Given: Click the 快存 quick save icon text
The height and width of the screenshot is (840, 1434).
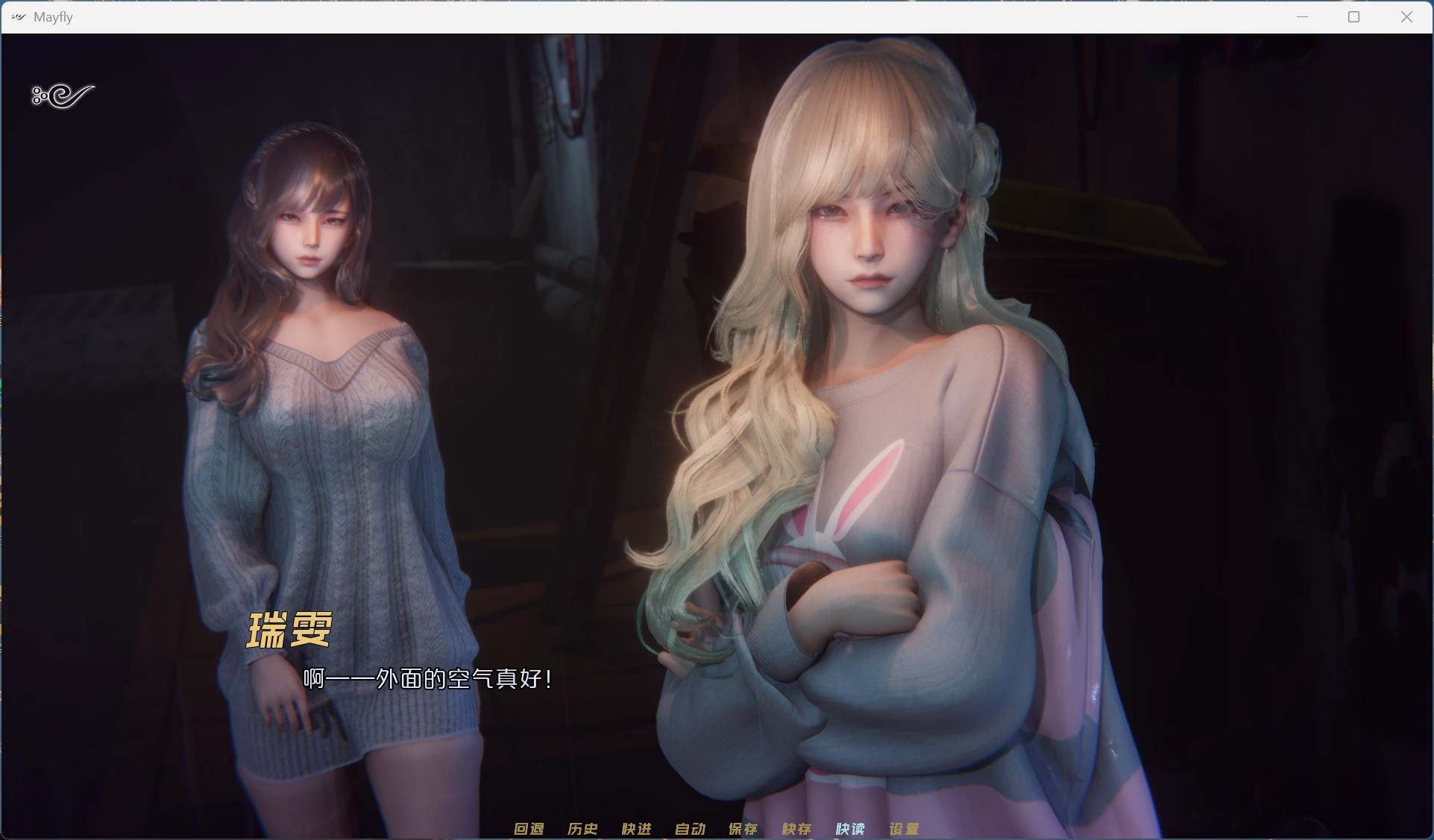Looking at the screenshot, I should point(796,828).
